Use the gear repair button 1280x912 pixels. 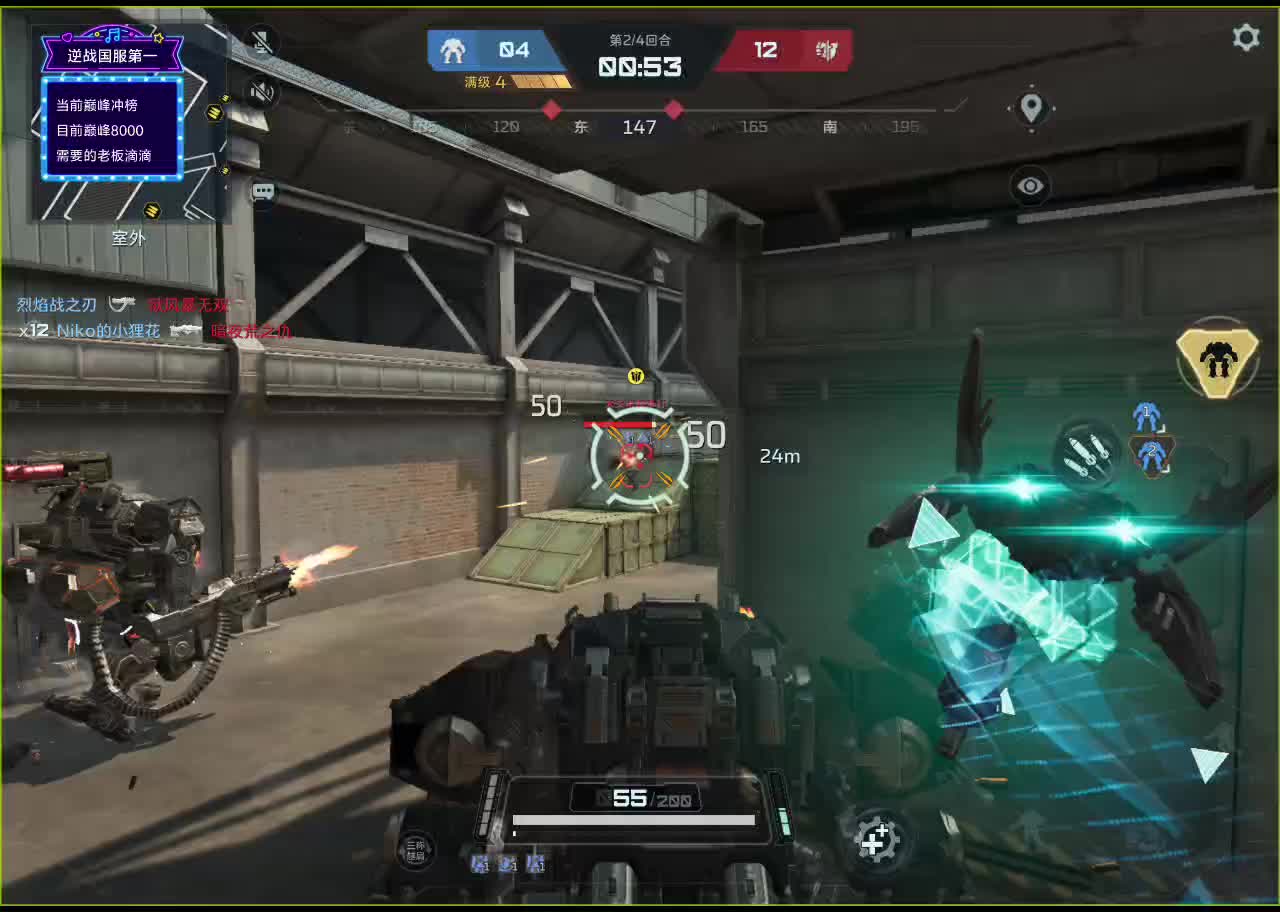pos(875,842)
